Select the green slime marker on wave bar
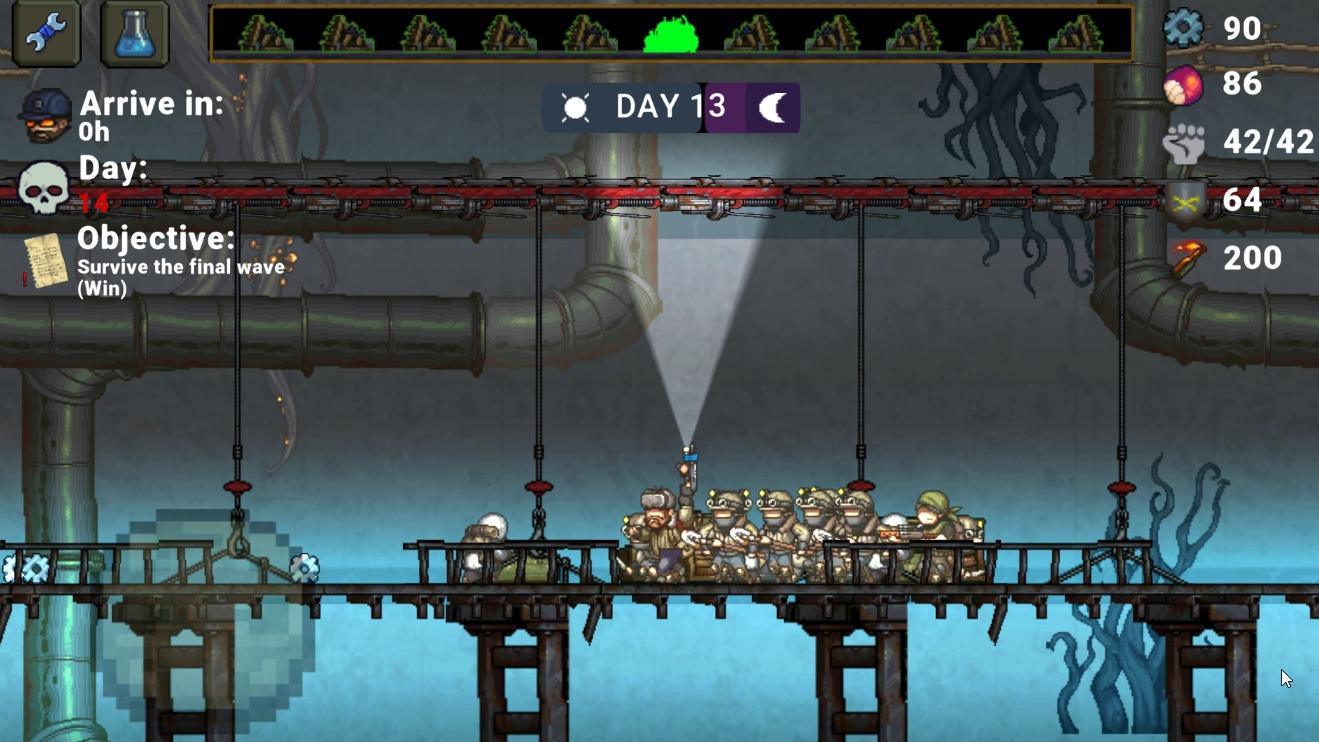This screenshot has width=1319, height=742. click(670, 35)
